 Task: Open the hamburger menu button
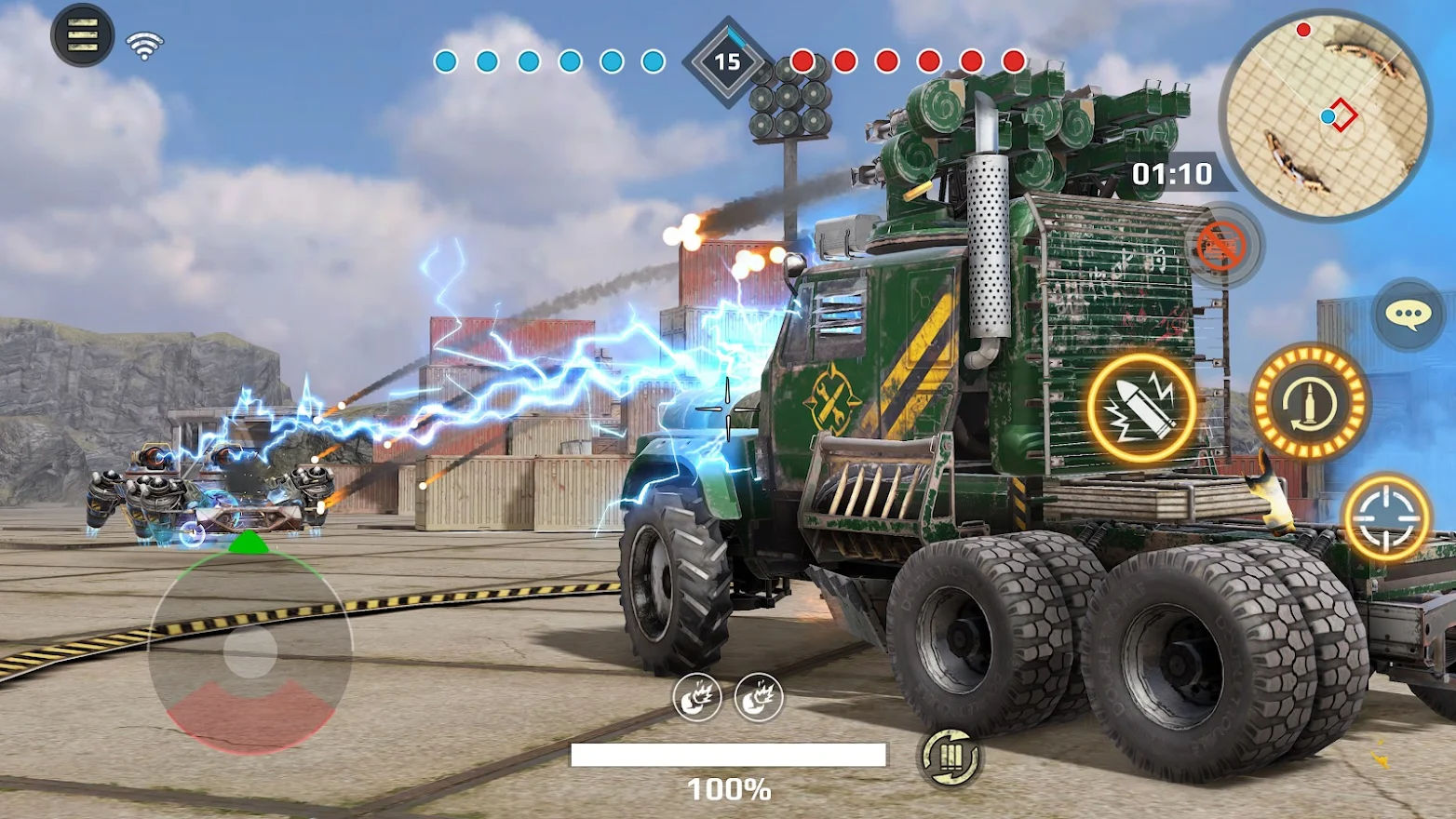[82, 35]
